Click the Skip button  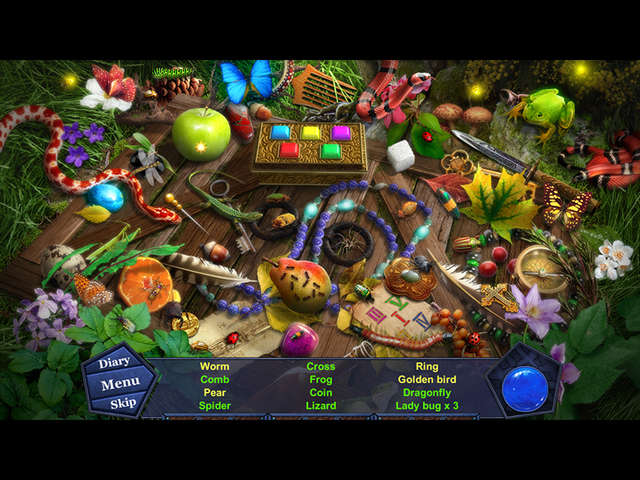coord(123,403)
